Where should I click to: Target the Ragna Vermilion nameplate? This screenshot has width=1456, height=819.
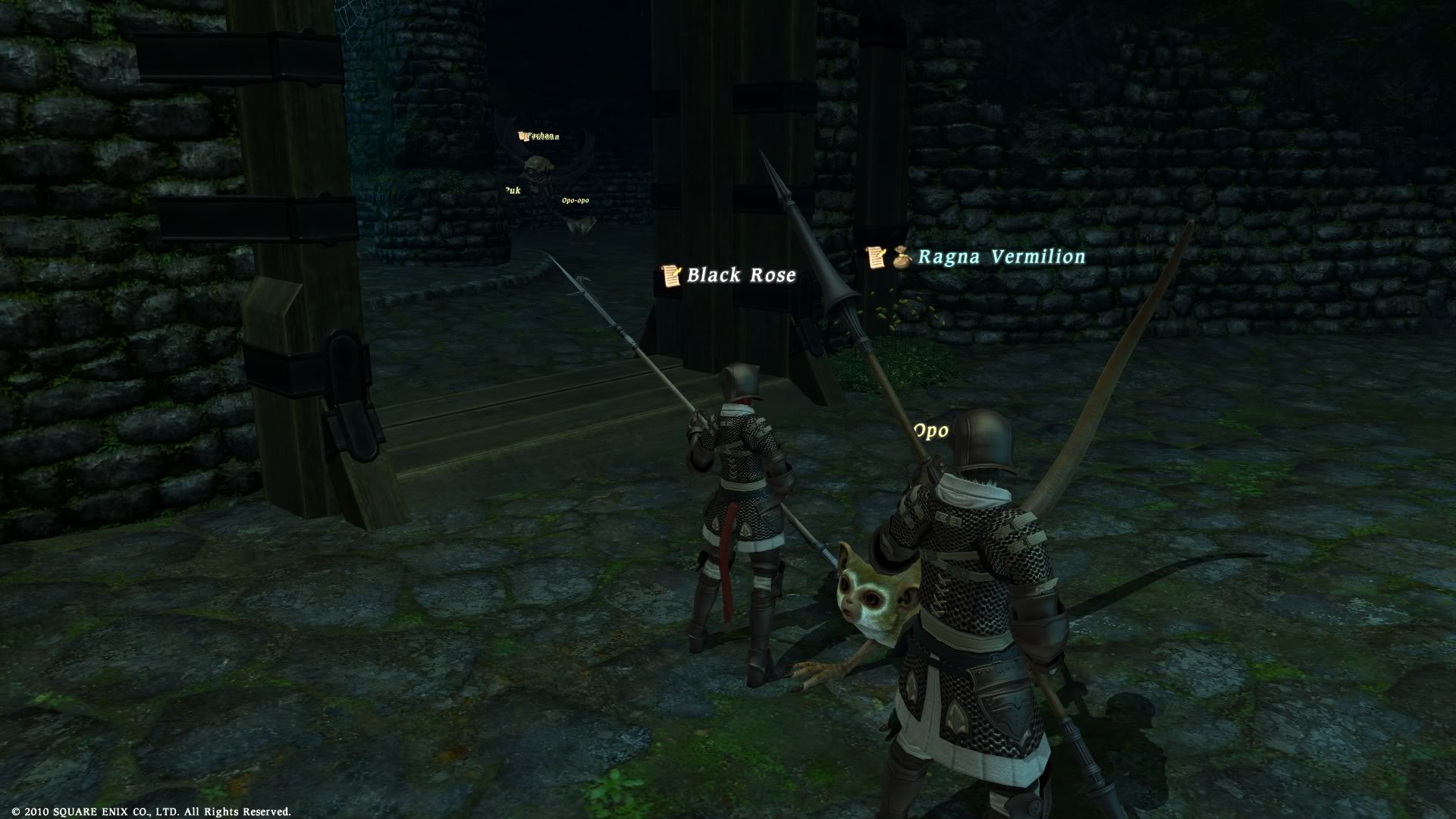coord(1001,257)
